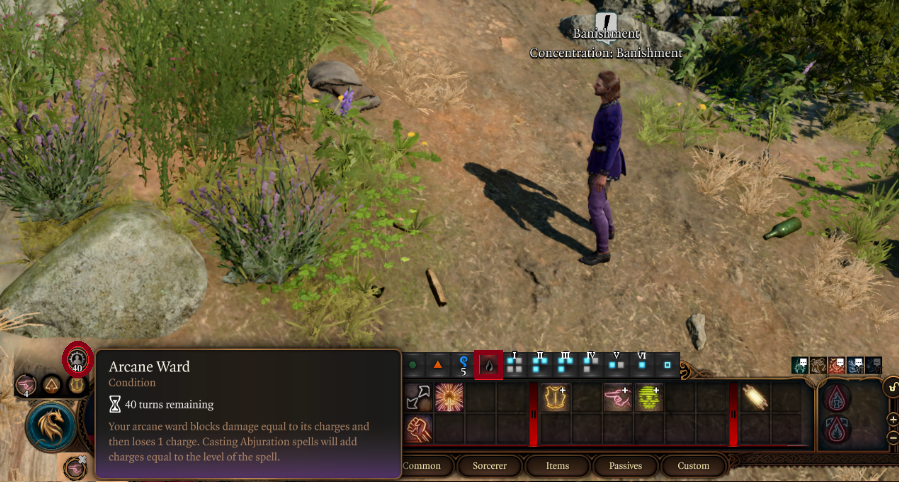This screenshot has width=899, height=482.
Task: Use the scroll item in the hotbar
Action: pyautogui.click(x=754, y=398)
